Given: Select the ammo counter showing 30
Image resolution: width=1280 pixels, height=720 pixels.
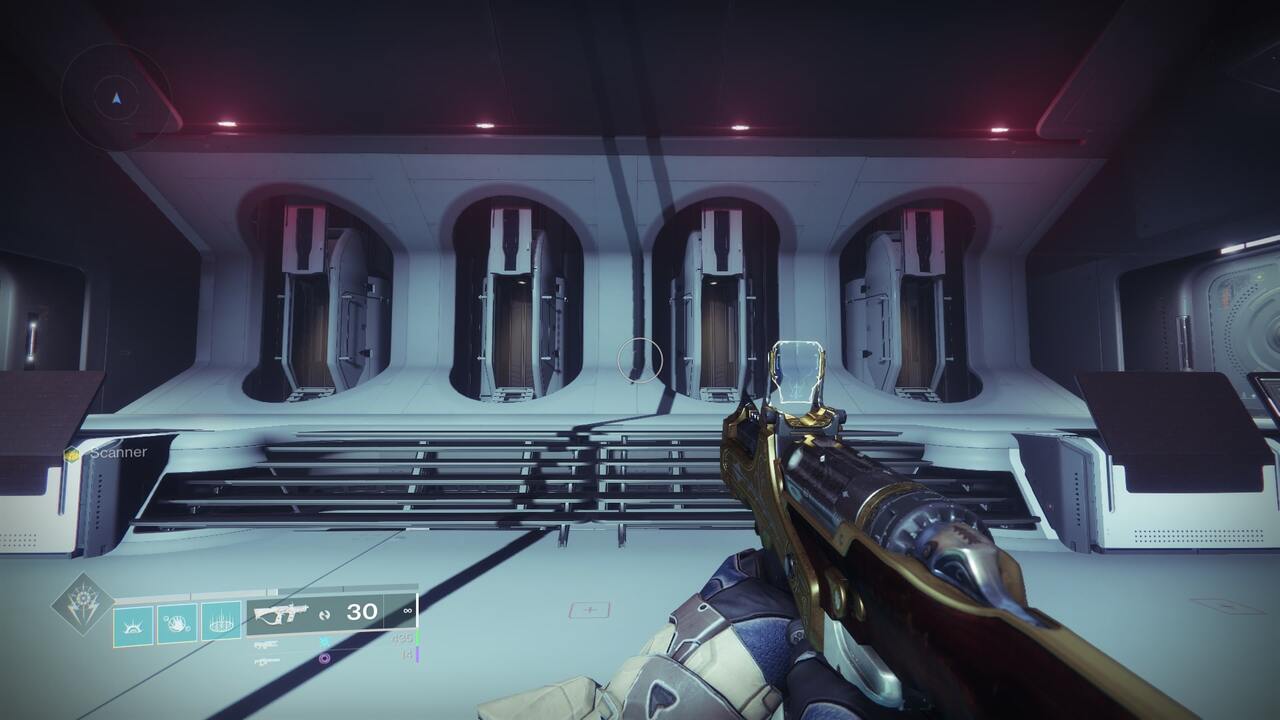Looking at the screenshot, I should pos(361,611).
